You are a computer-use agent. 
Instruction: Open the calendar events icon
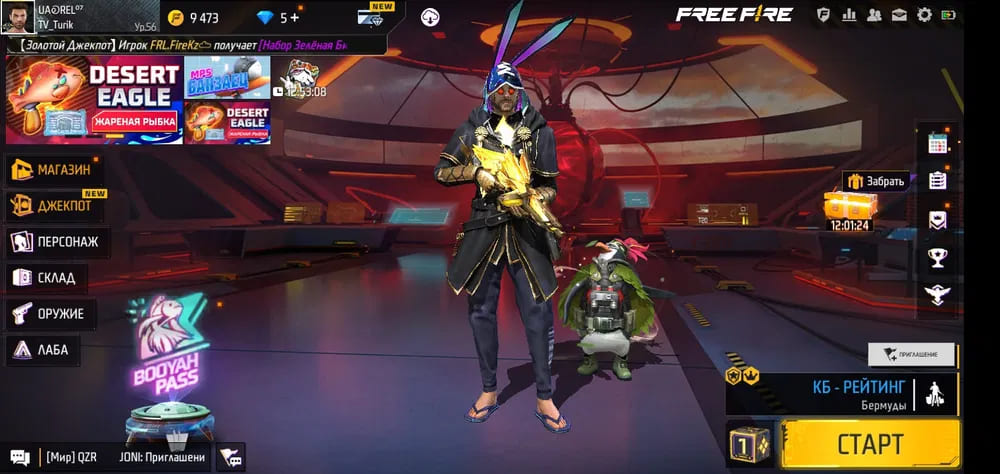point(937,143)
